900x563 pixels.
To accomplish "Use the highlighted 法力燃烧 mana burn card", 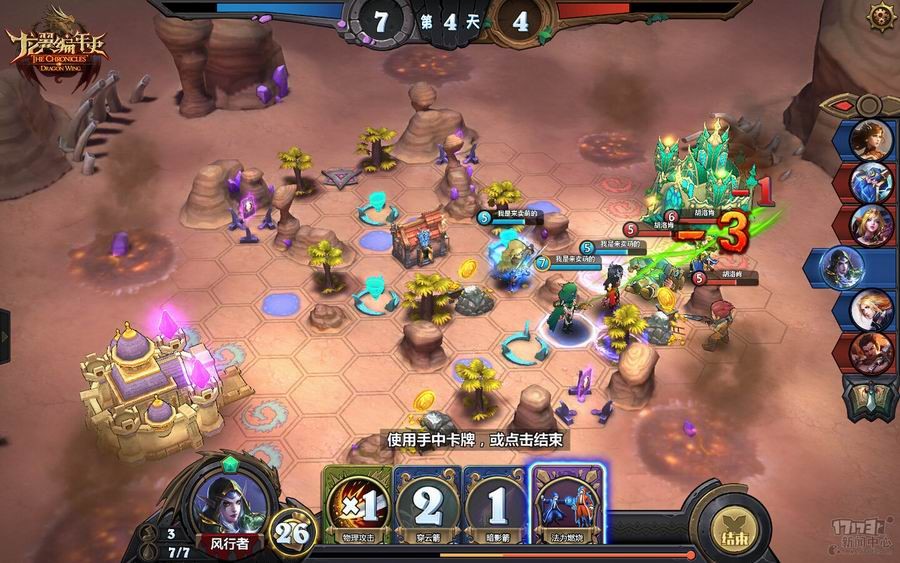I will [567, 506].
